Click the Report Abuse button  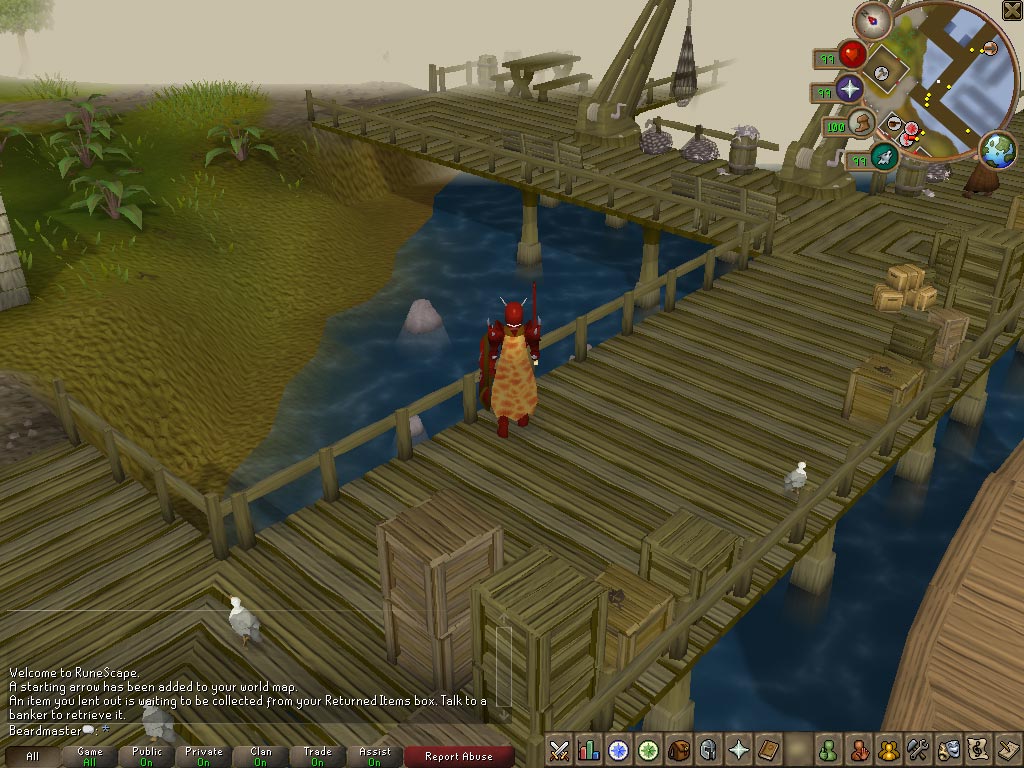tap(459, 757)
